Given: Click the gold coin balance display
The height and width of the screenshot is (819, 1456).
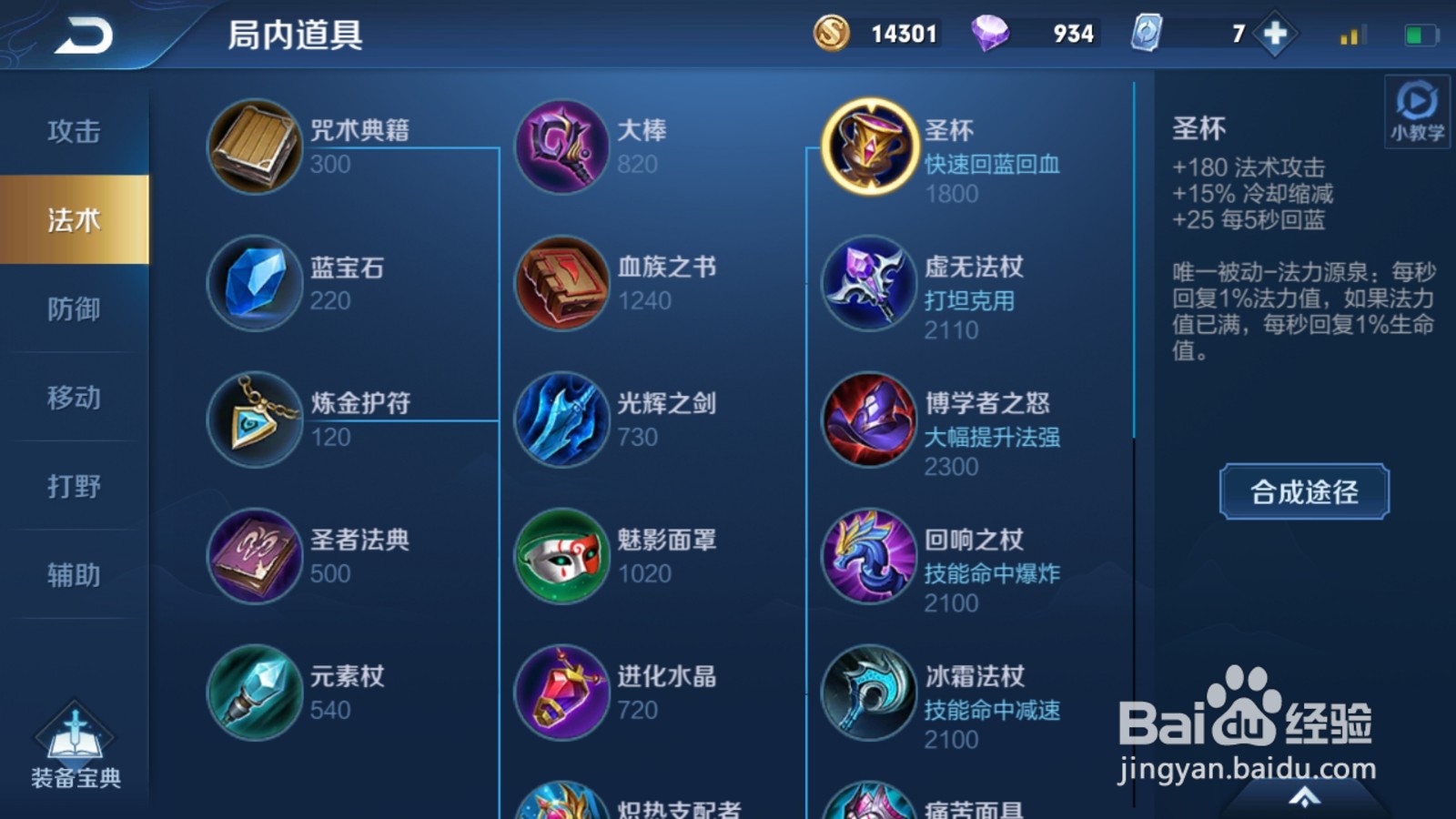Looking at the screenshot, I should point(874,32).
